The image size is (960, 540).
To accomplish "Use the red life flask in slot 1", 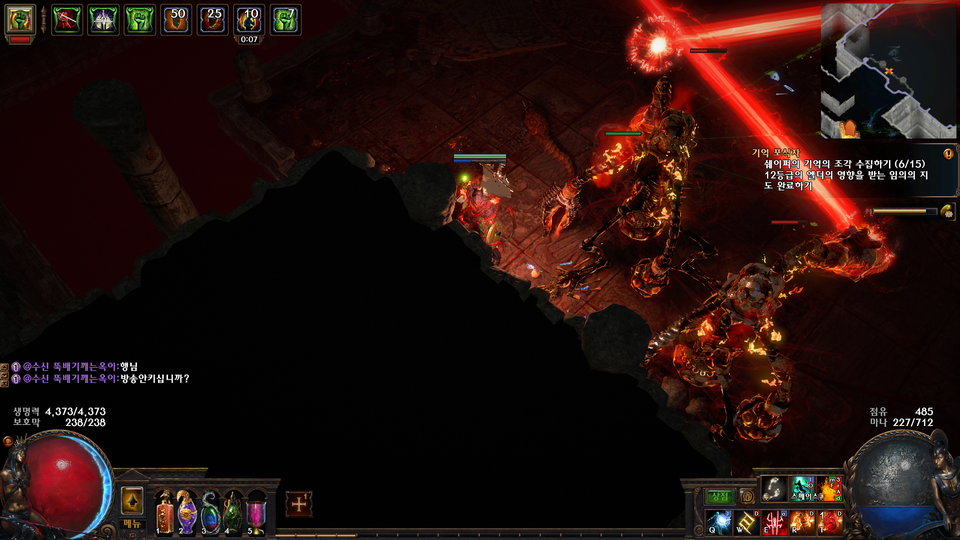I will point(165,512).
